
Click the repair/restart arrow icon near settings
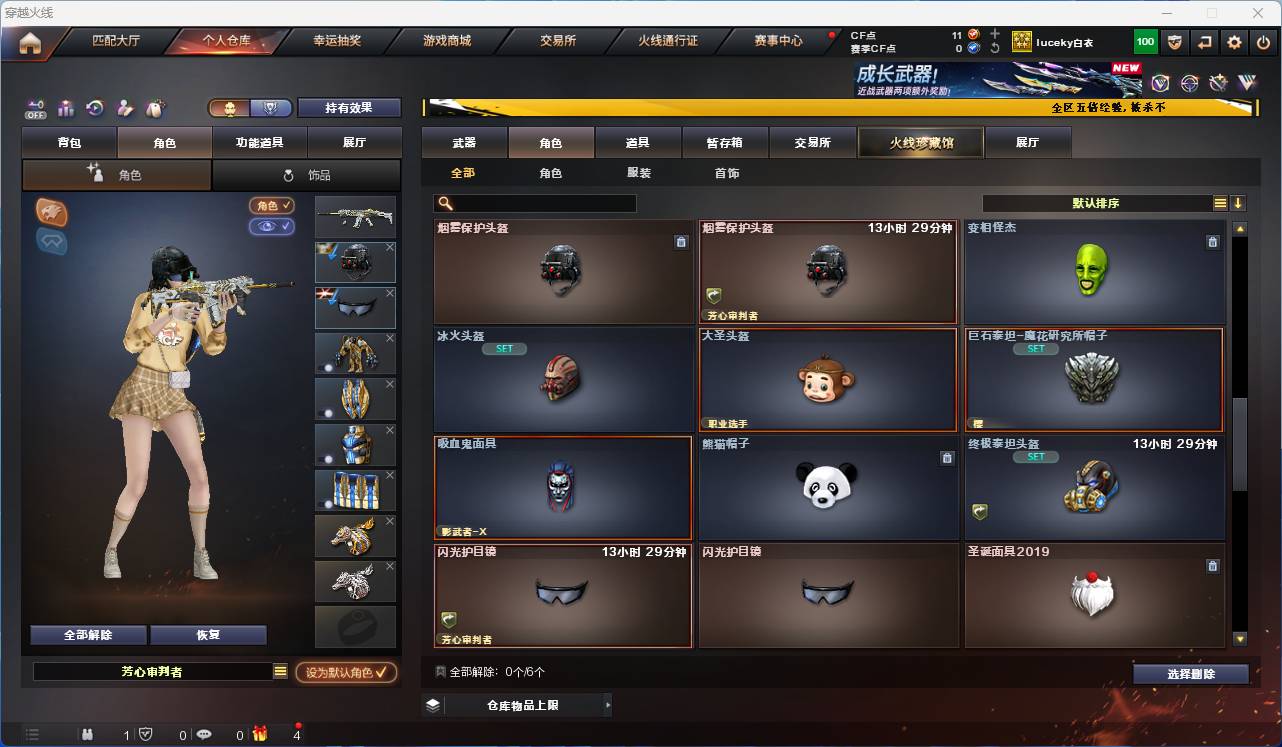pyautogui.click(x=1202, y=42)
